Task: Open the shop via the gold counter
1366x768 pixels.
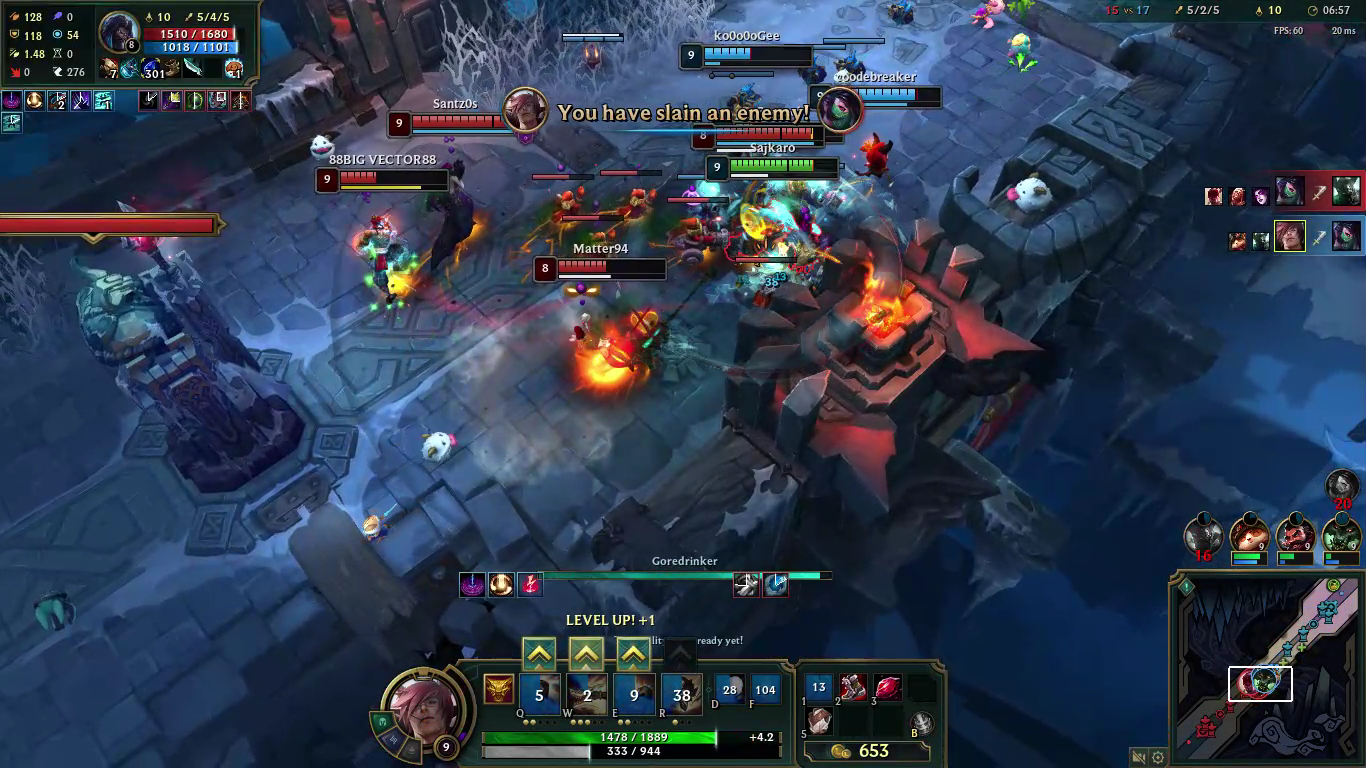Action: click(x=861, y=751)
